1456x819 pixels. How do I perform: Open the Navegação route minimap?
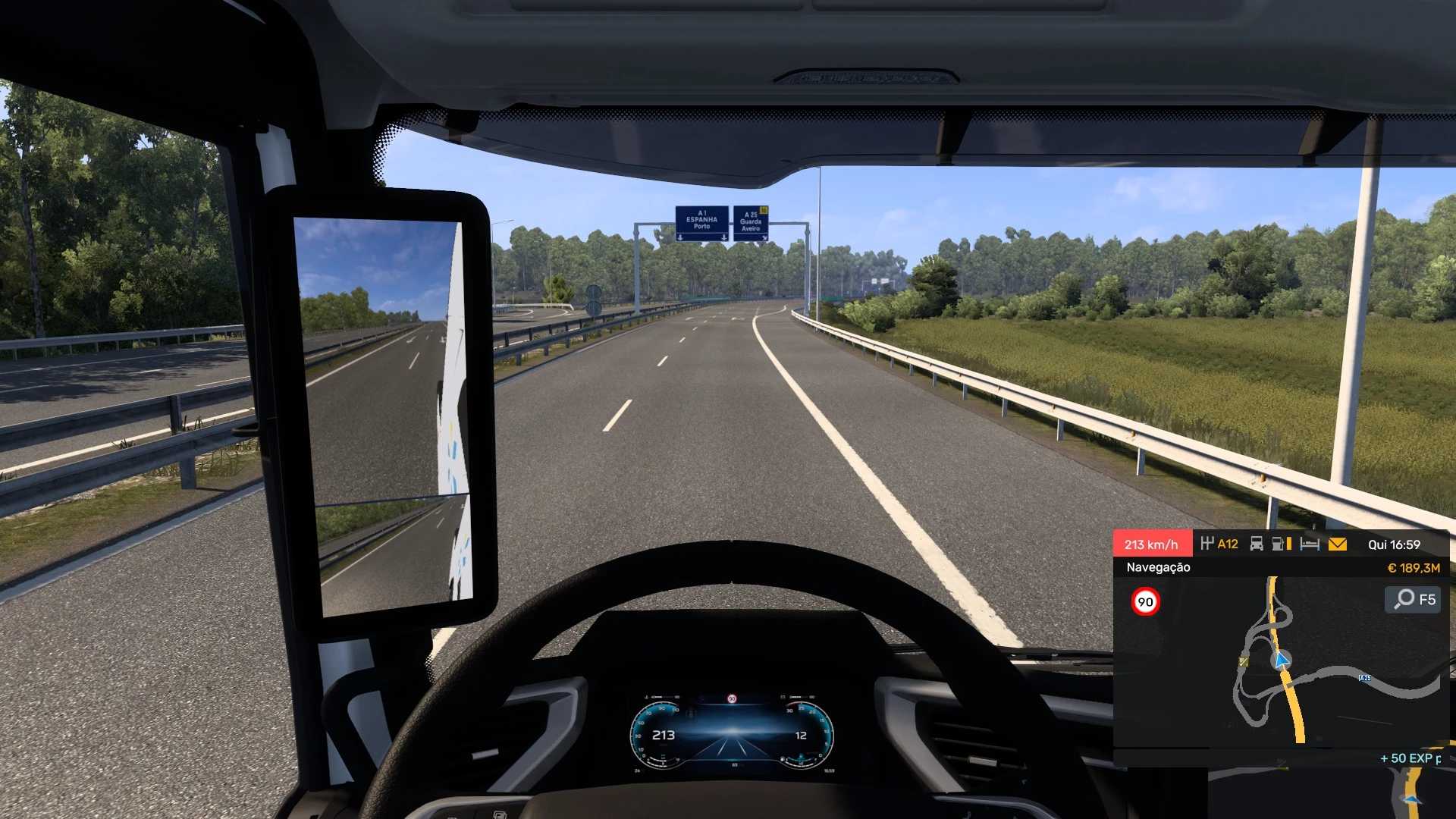point(1281,661)
